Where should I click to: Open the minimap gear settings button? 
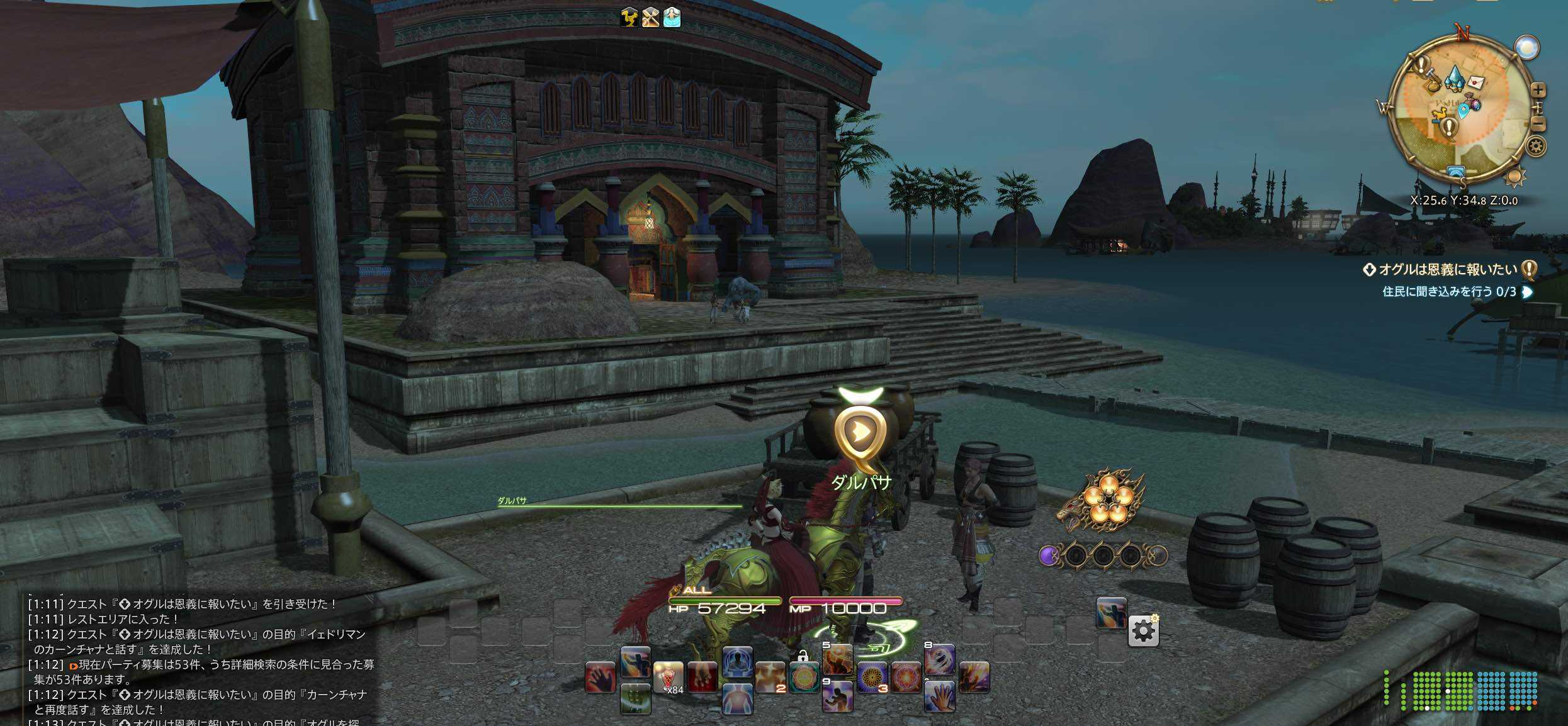1536,147
